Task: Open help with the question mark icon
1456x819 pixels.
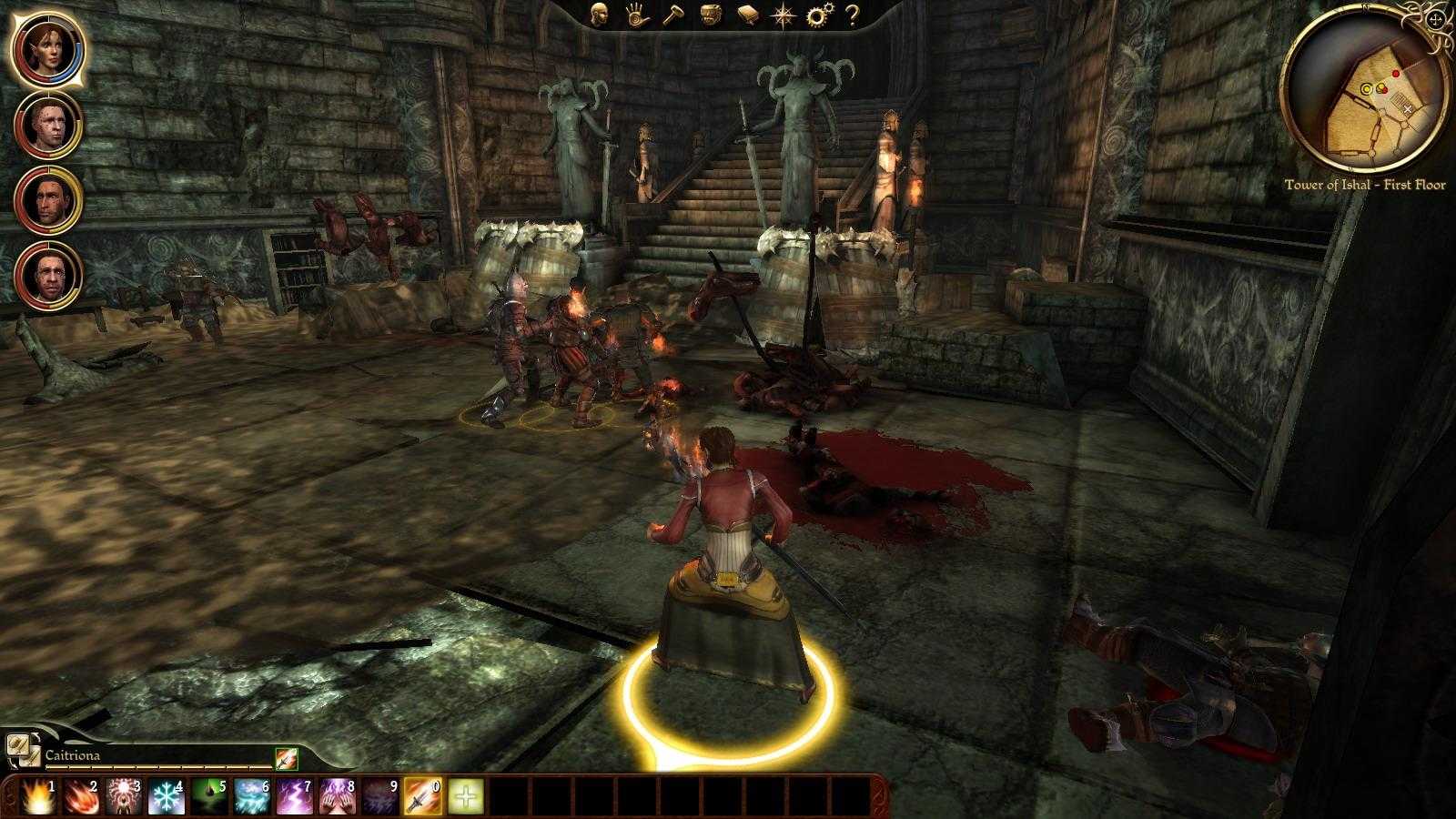Action: 854,15
